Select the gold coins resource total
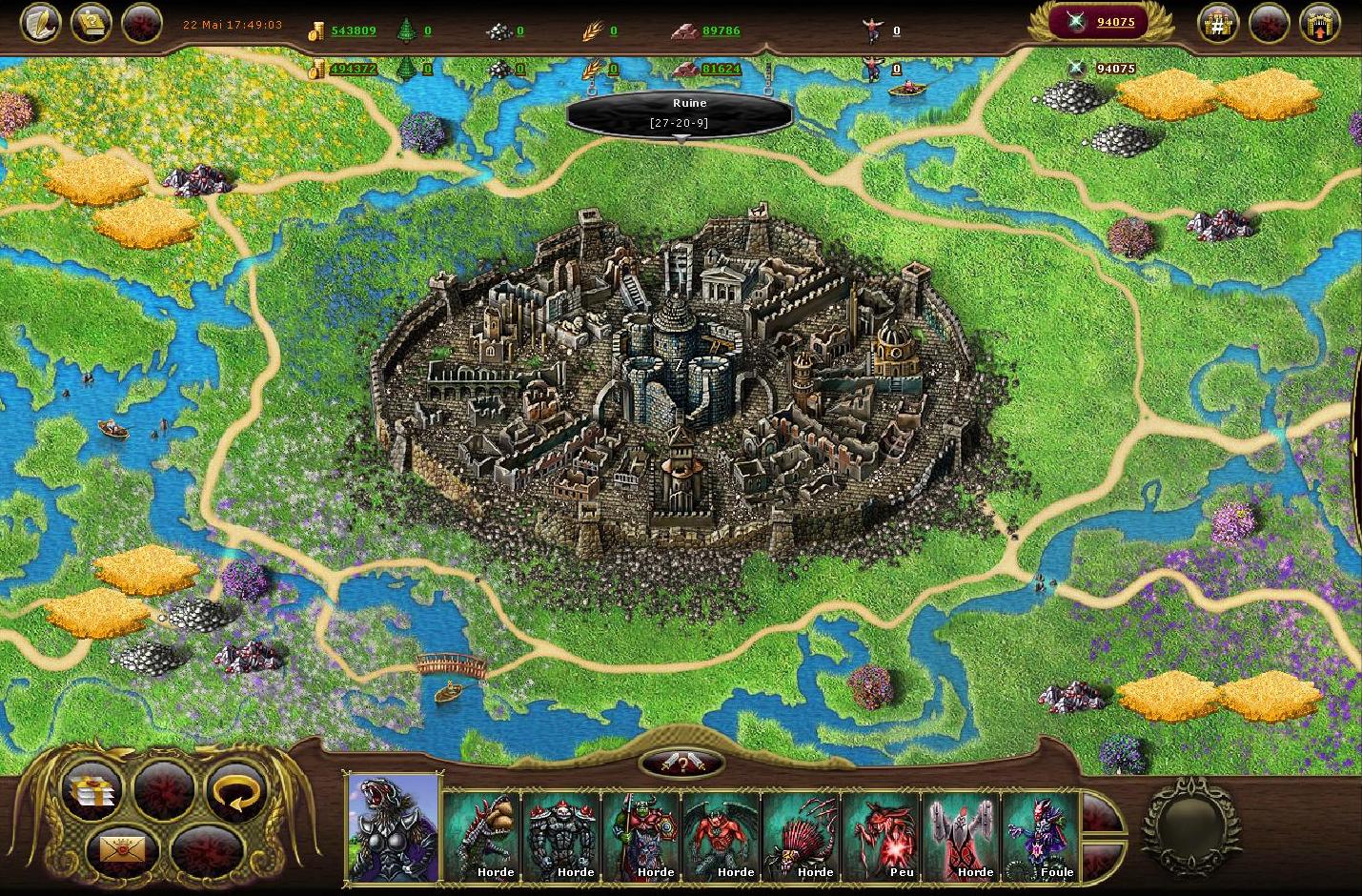 point(353,31)
